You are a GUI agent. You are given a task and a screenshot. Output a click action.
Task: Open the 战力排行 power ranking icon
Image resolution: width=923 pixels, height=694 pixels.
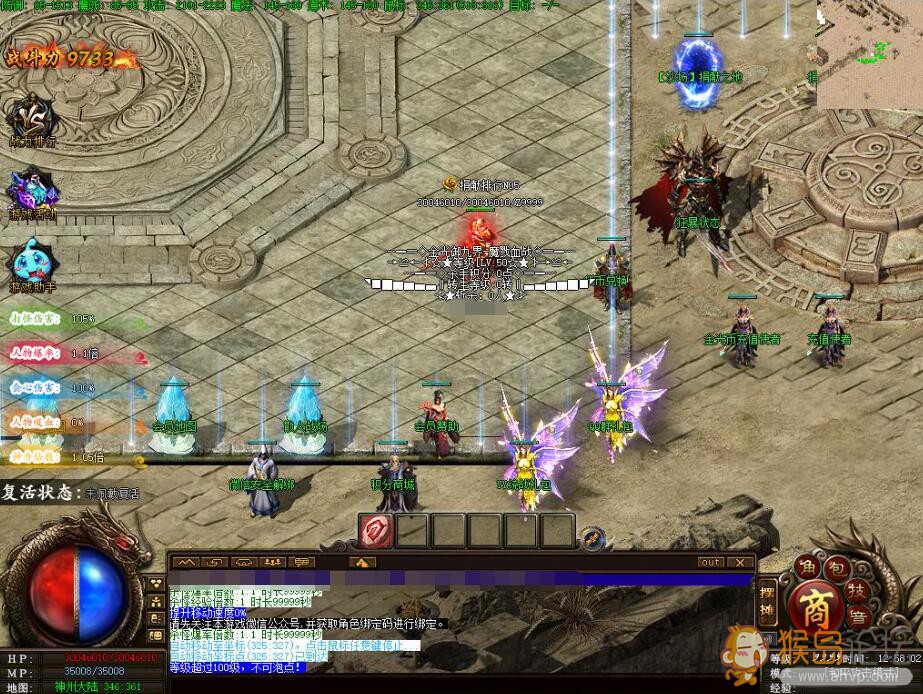point(32,117)
